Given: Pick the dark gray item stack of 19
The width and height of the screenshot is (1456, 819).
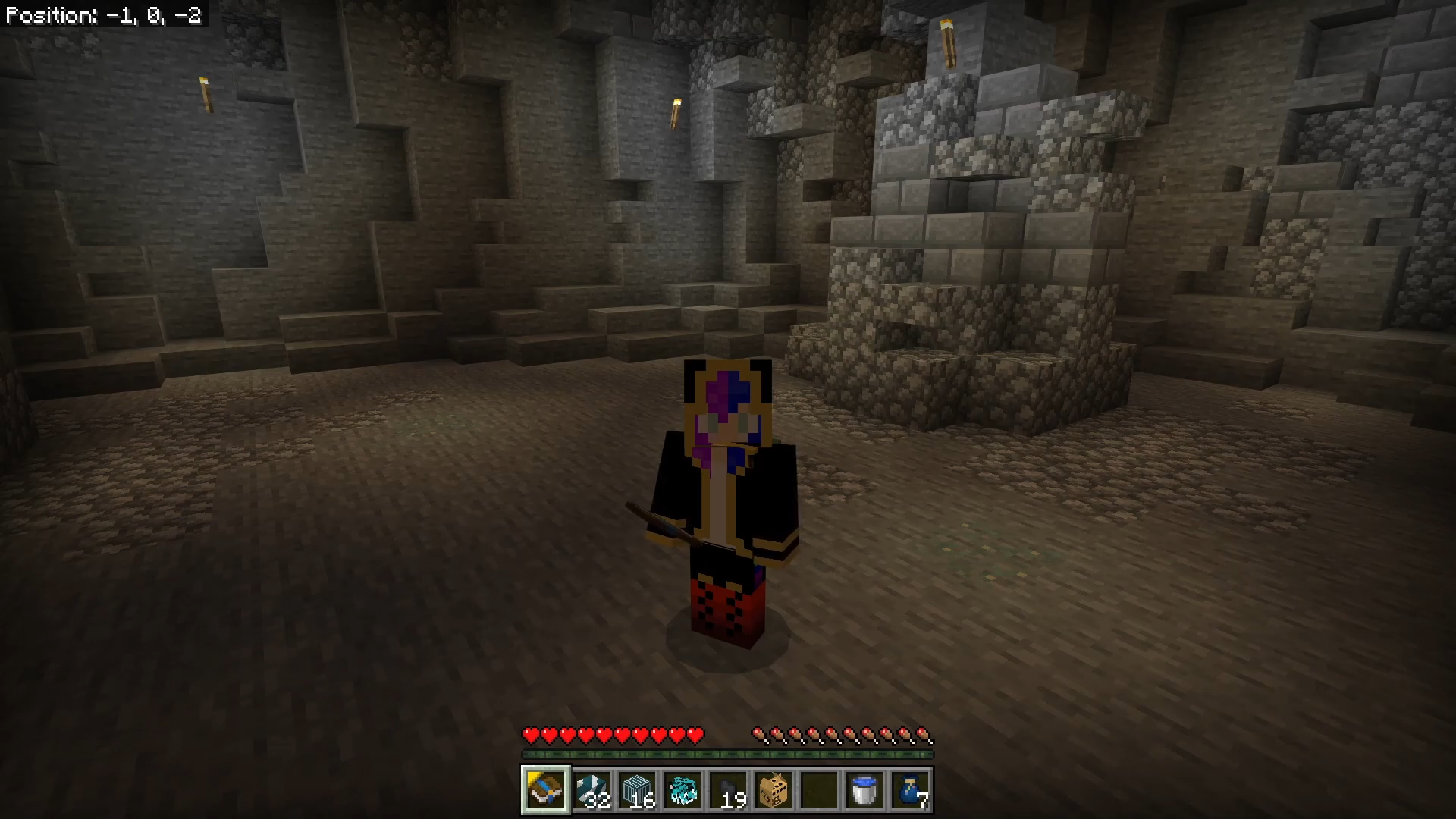Looking at the screenshot, I should click(728, 789).
